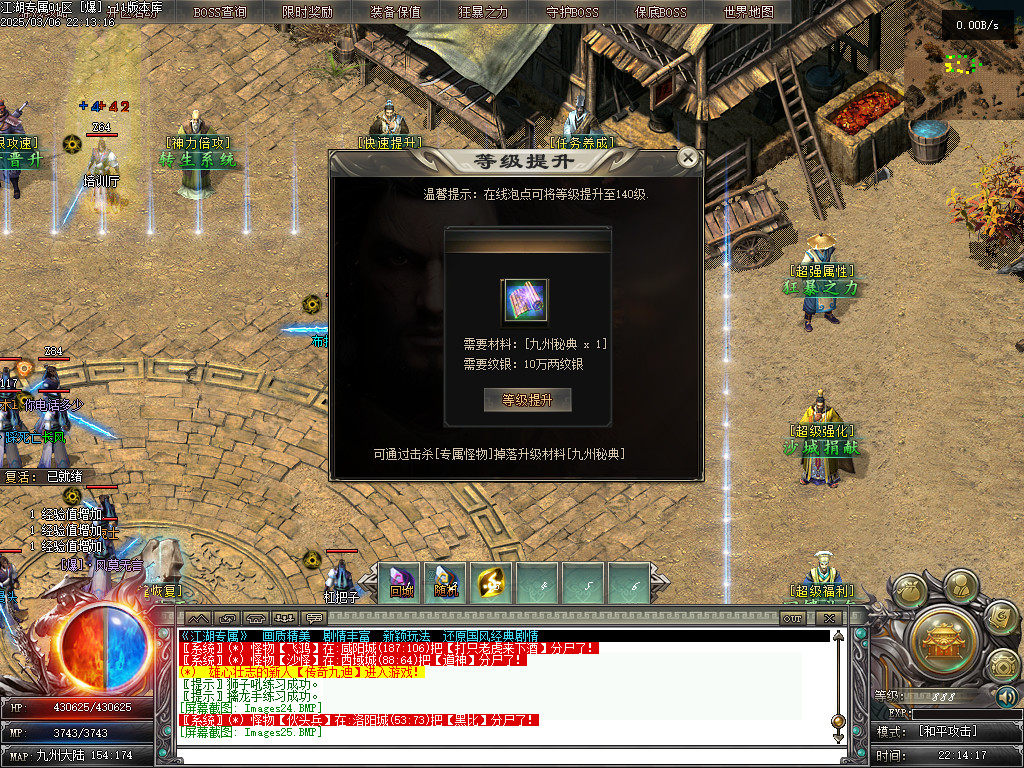Click the 等级提升 upgrade button
Screen dimensions: 1024x768
point(527,400)
